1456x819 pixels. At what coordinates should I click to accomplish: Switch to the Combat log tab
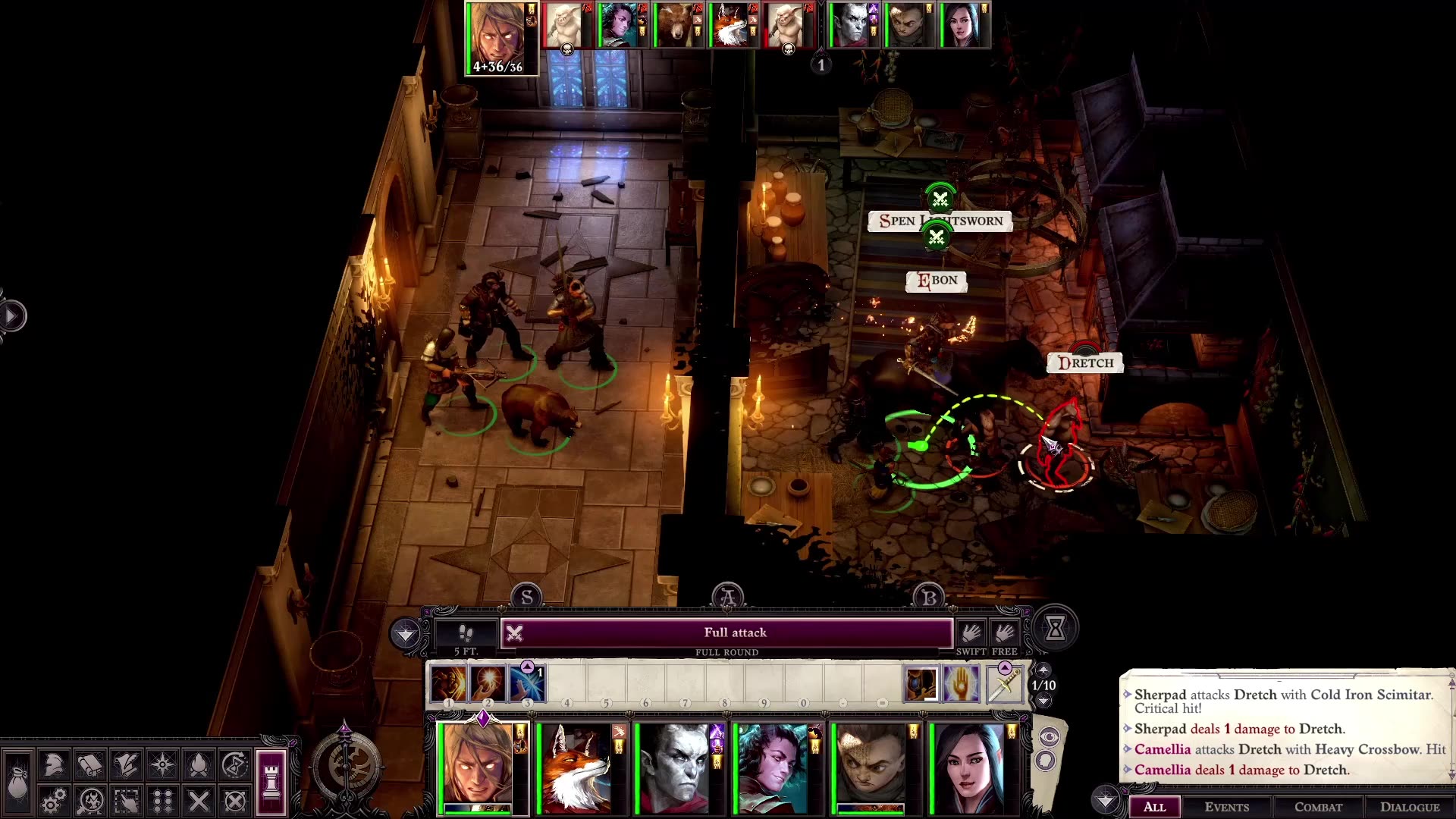pos(1318,807)
